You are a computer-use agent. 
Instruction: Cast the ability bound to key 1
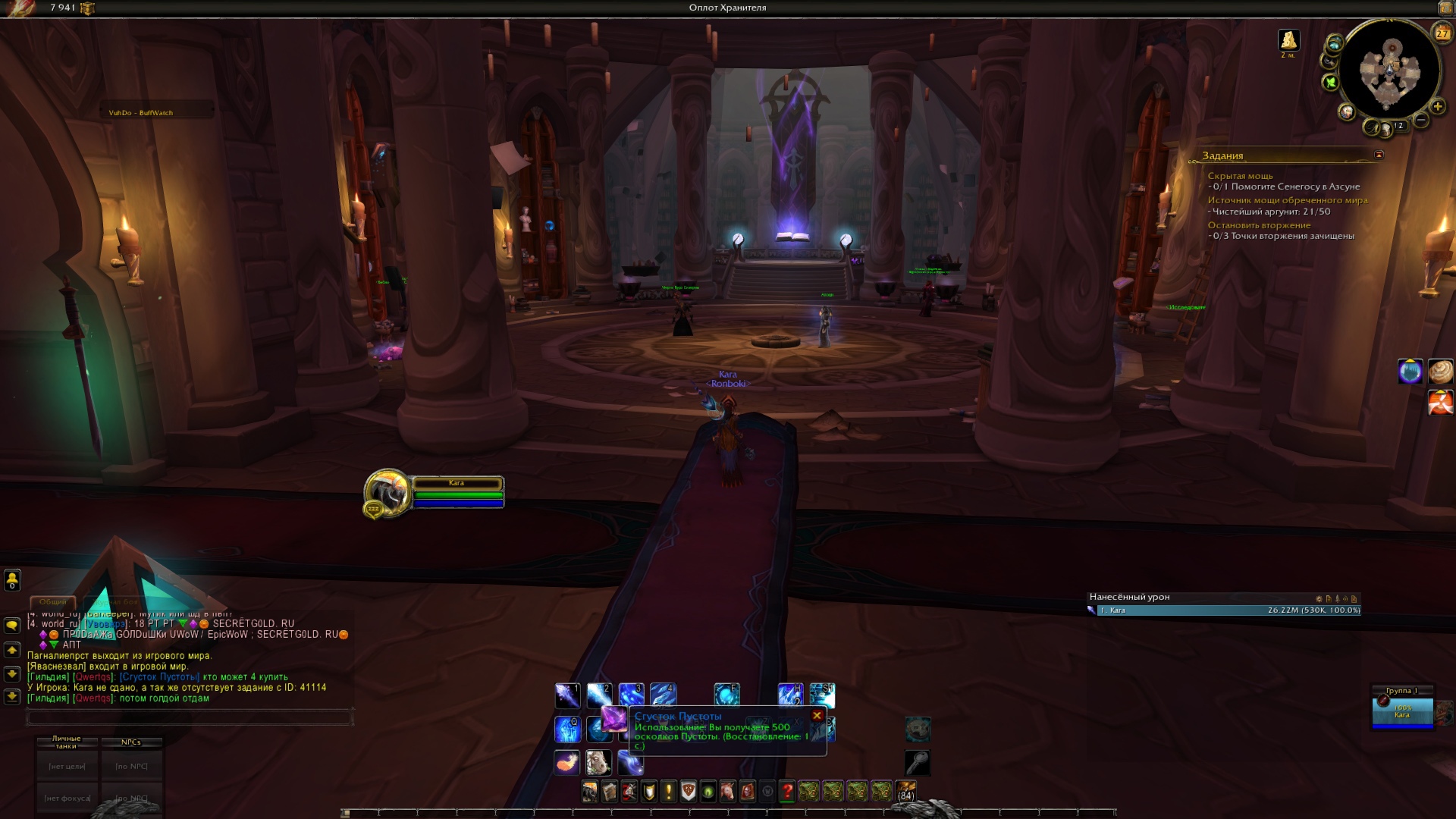click(568, 695)
